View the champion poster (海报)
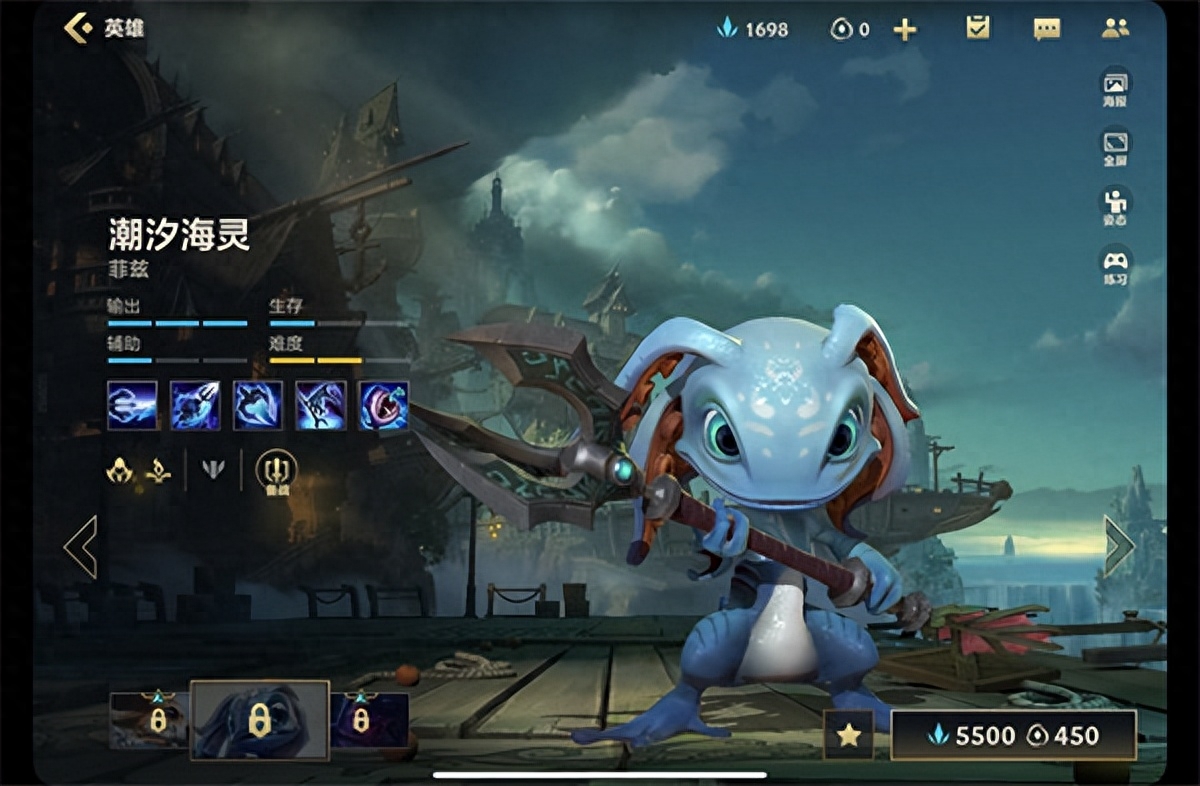Screen dimensions: 1200x786 click(1115, 88)
